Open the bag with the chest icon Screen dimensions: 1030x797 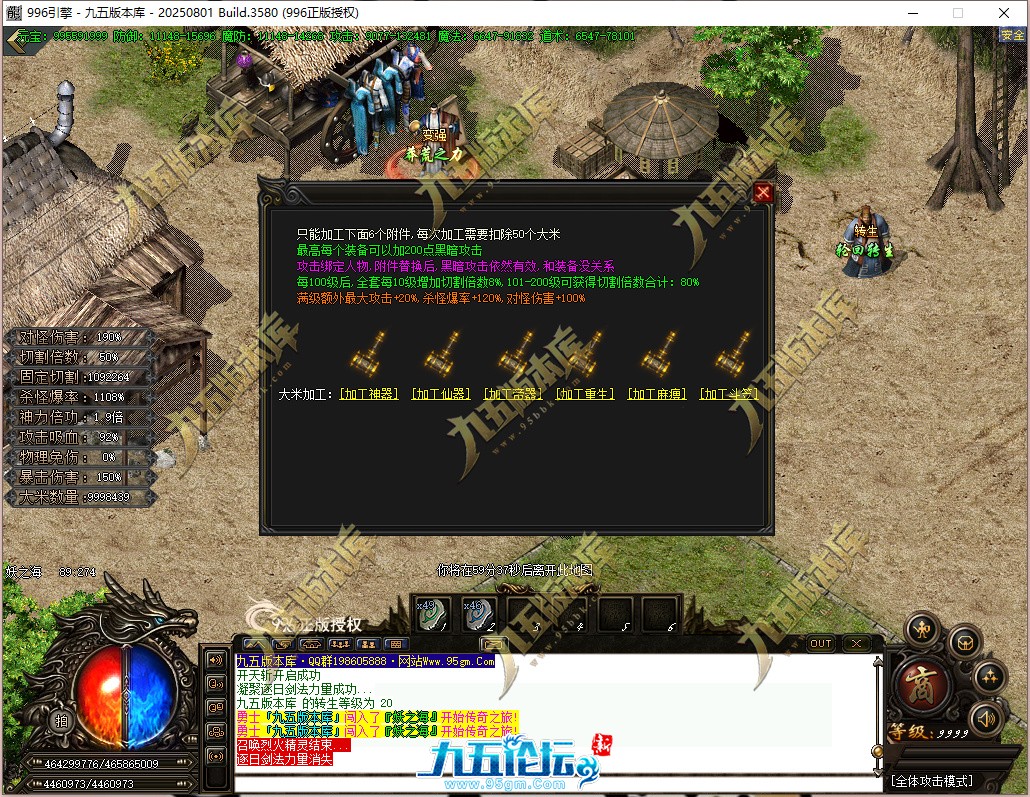pos(964,641)
